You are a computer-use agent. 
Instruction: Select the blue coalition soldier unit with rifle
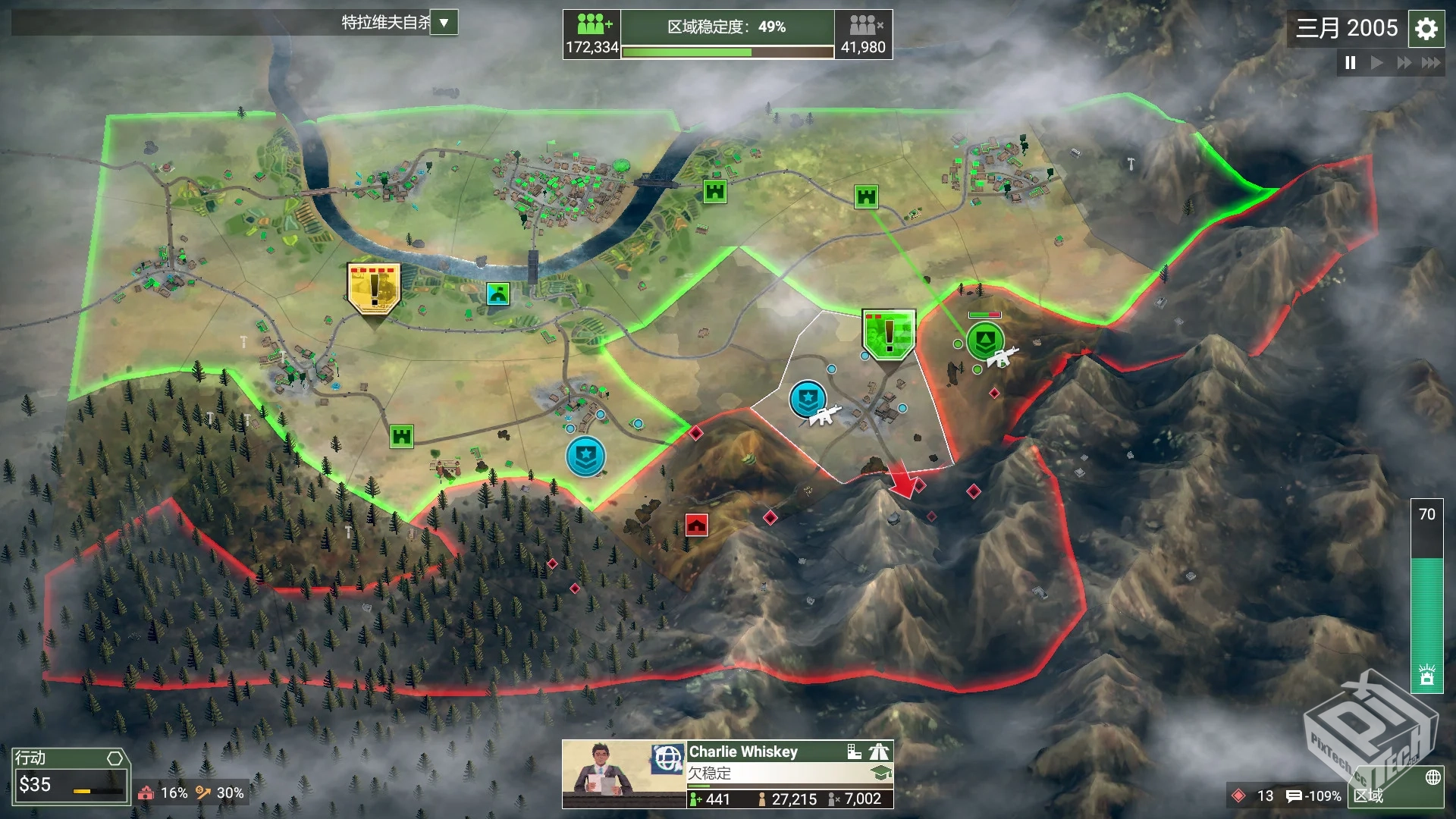808,399
